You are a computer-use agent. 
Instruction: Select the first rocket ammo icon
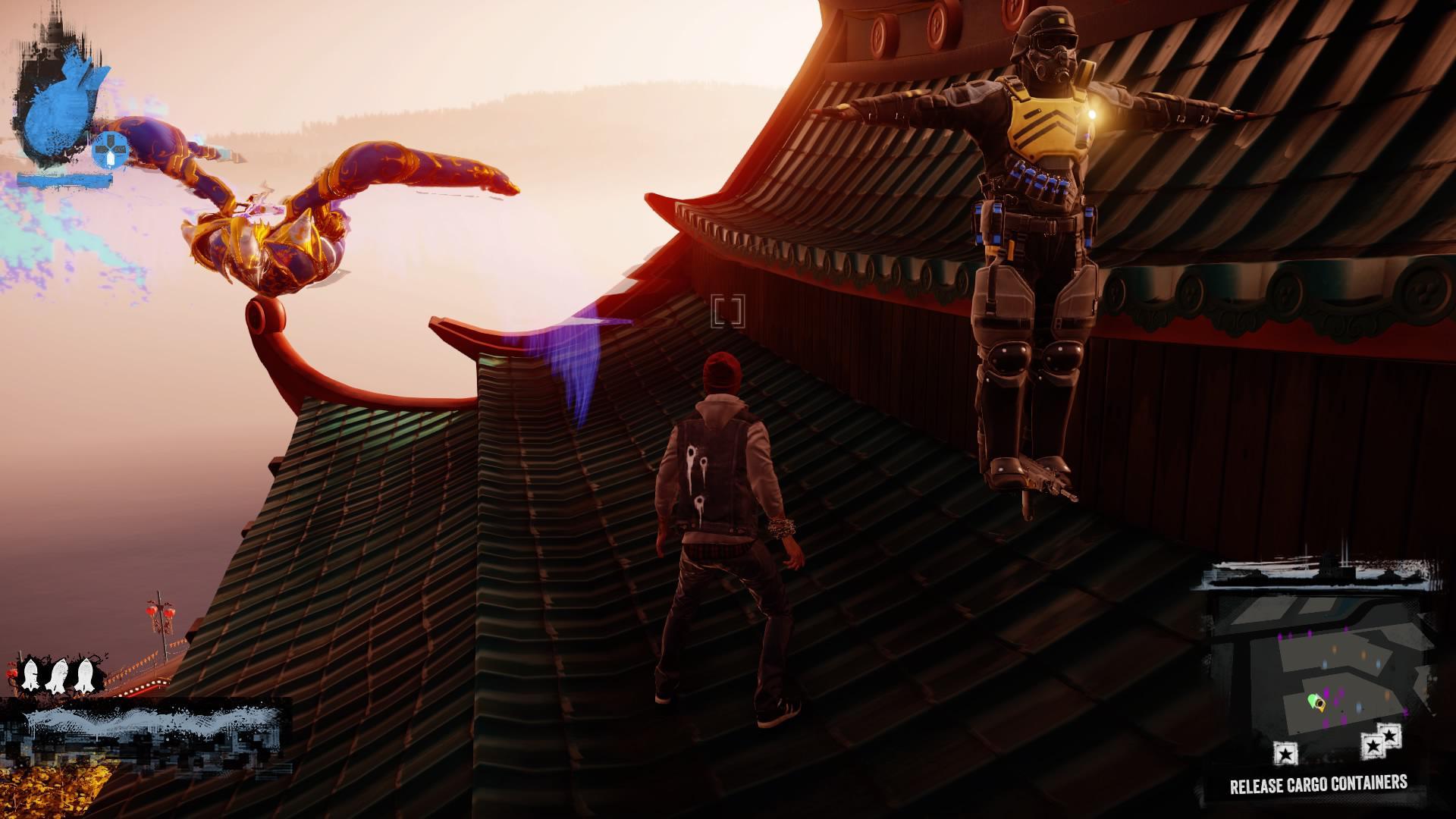pos(30,673)
